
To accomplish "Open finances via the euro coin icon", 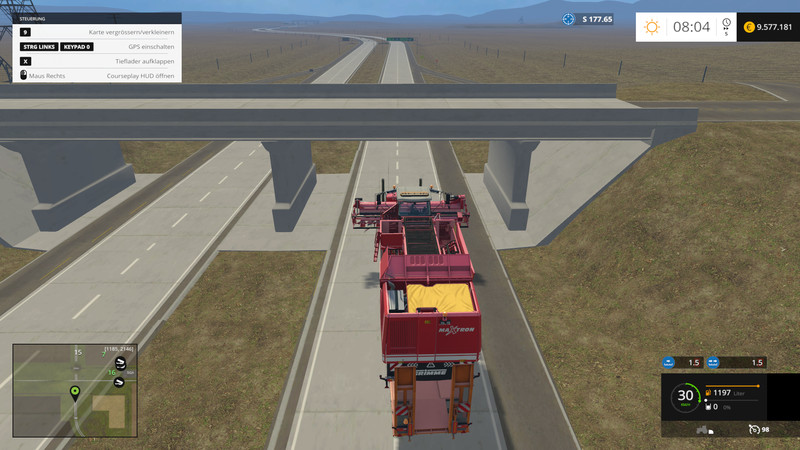I will 749,27.
